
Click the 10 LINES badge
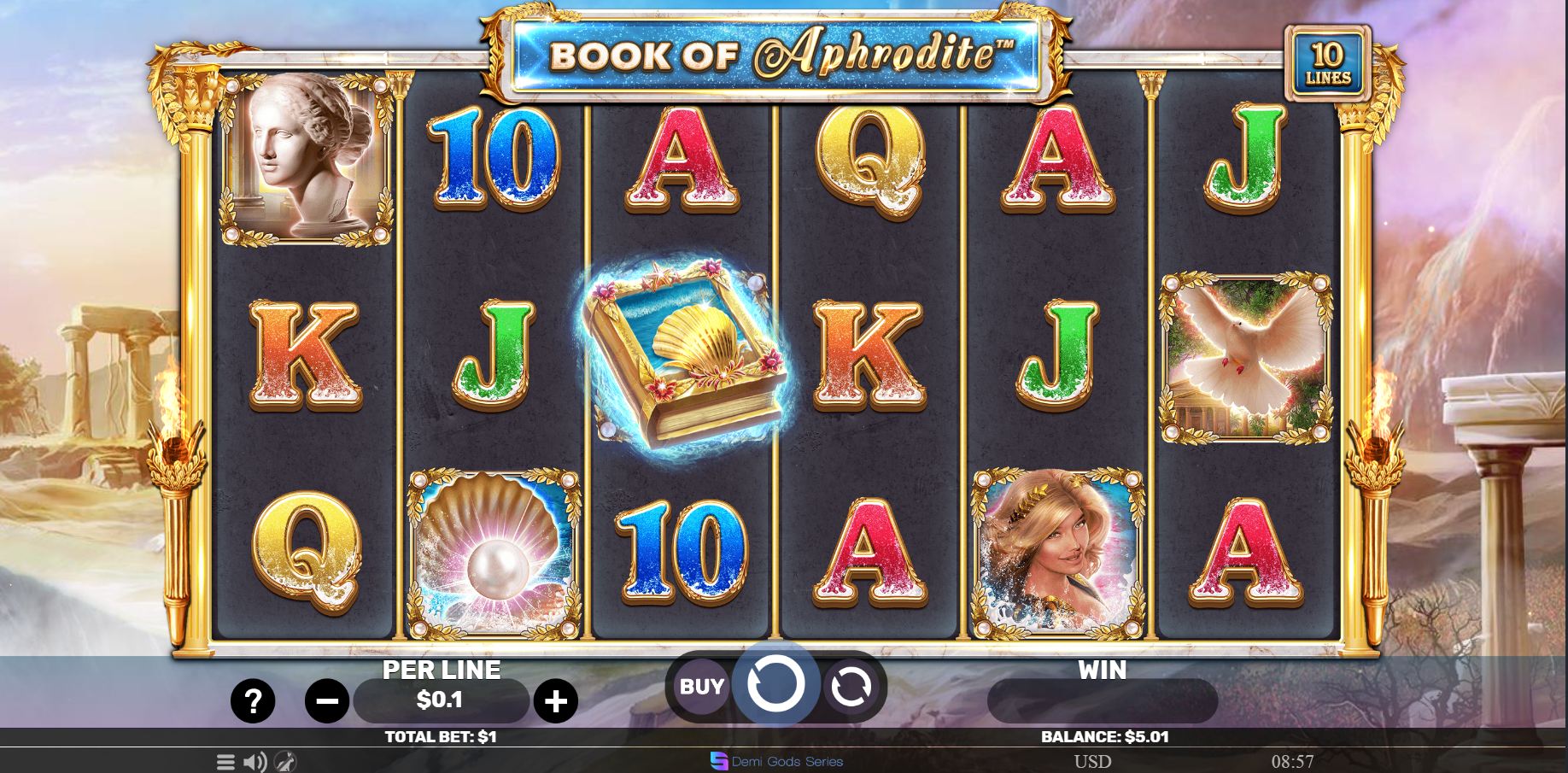click(x=1328, y=64)
